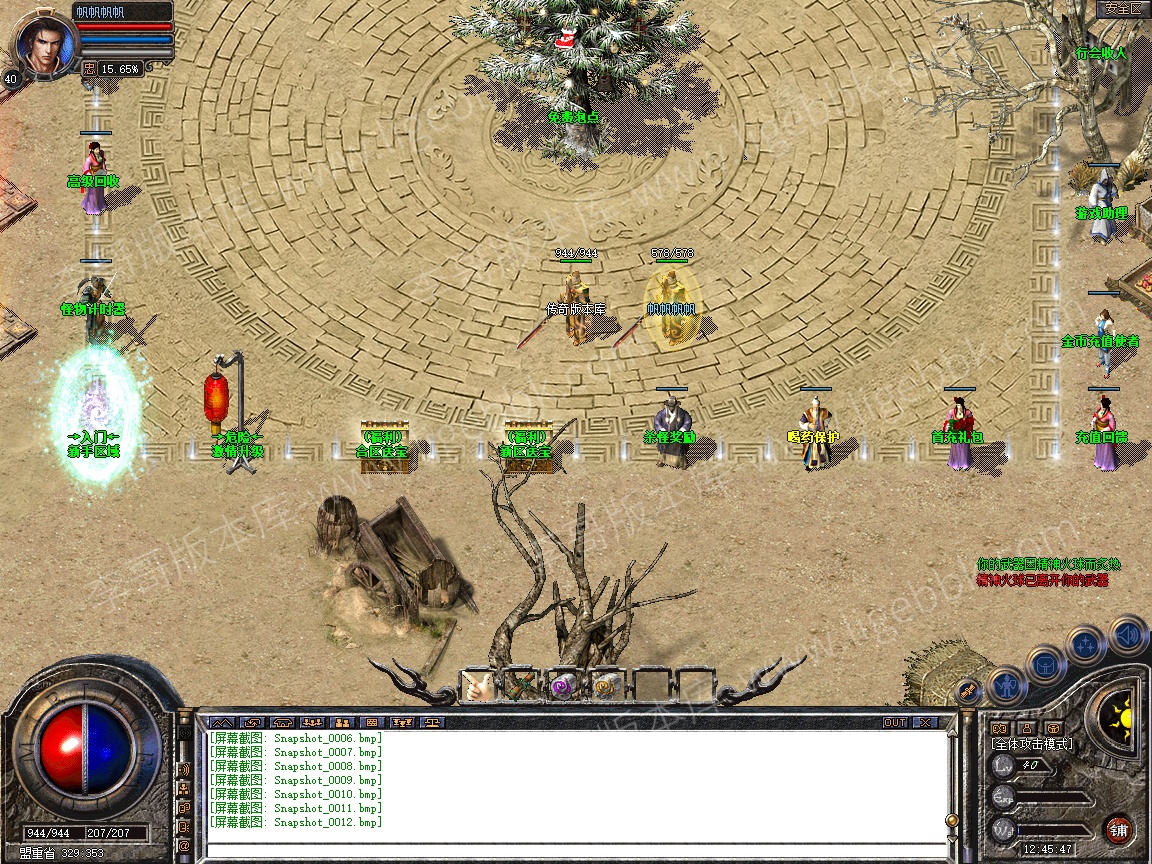Image resolution: width=1152 pixels, height=864 pixels.
Task: Open the skills panel with four stars
Action: coord(1085,644)
